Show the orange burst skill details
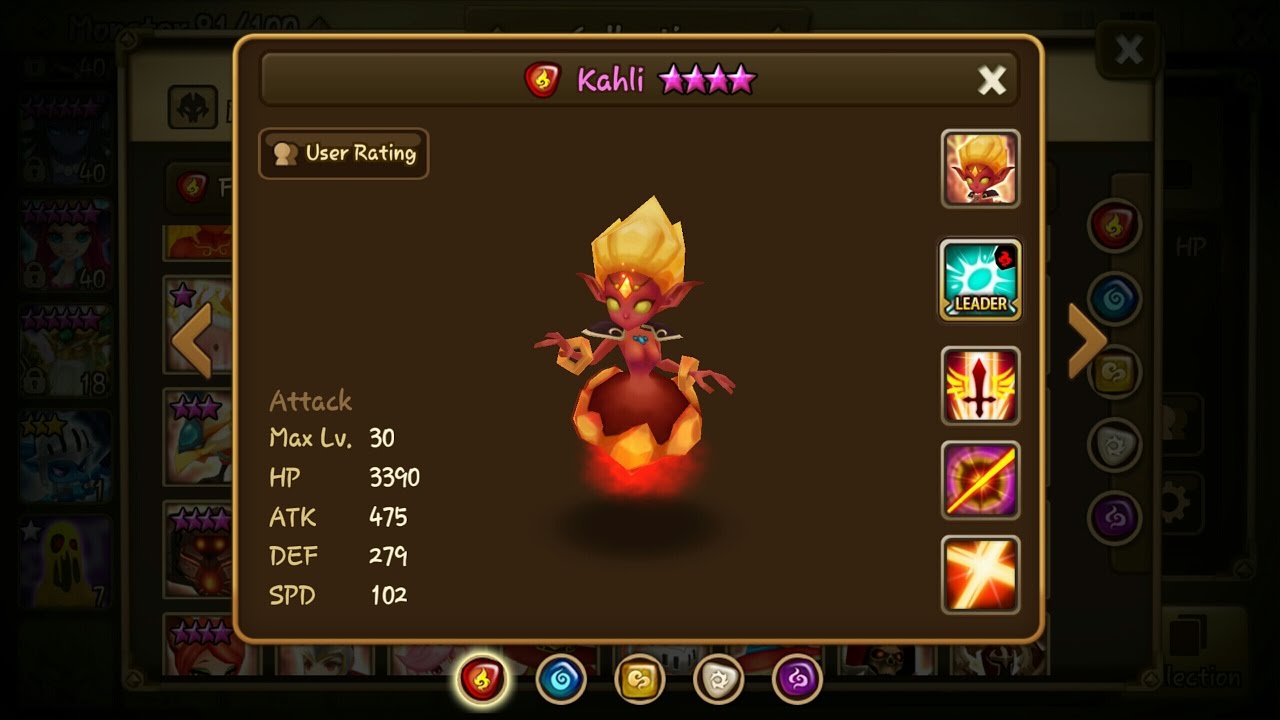The width and height of the screenshot is (1280, 720). (x=980, y=574)
